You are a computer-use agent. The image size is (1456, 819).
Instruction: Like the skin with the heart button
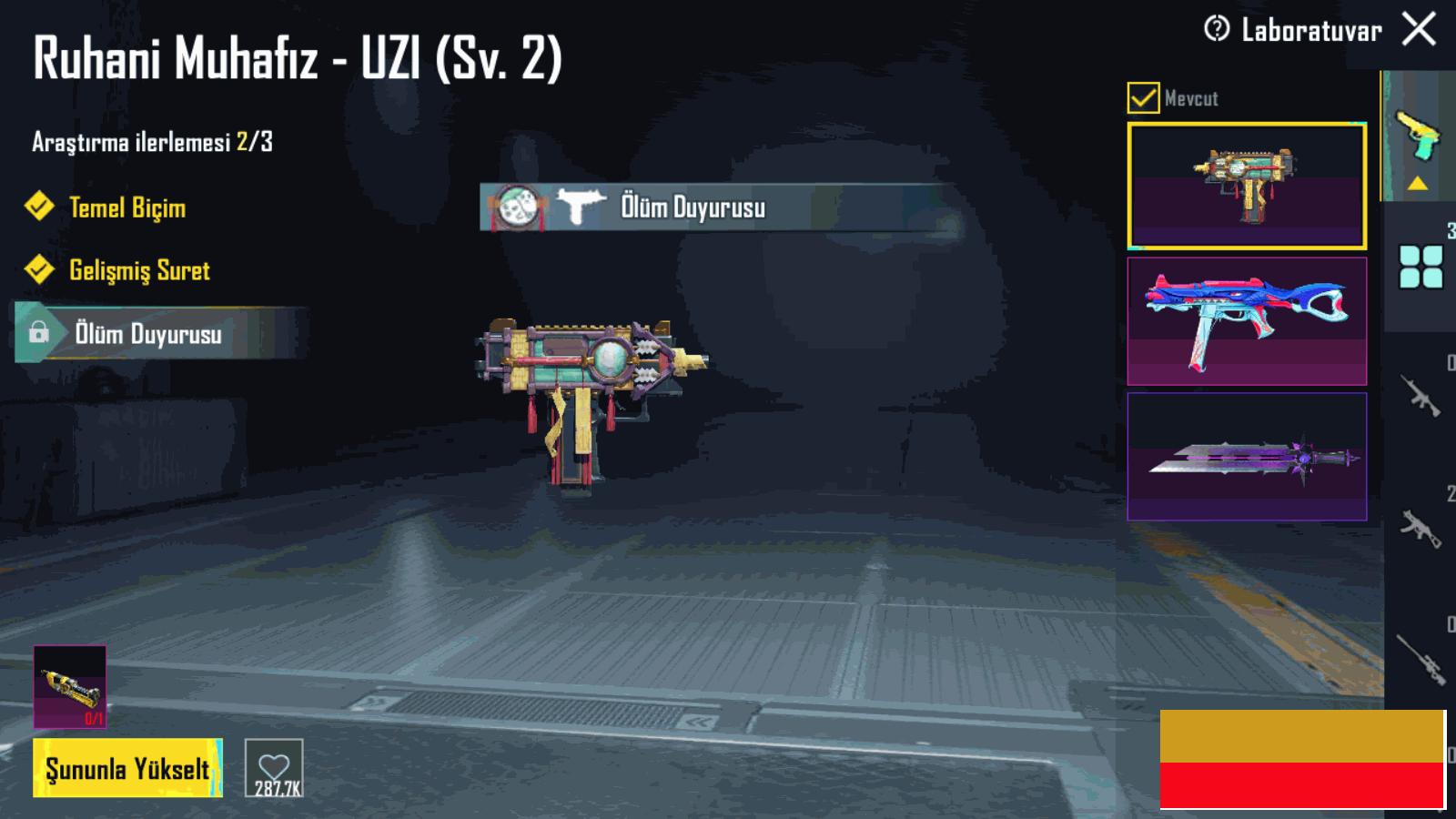(x=274, y=768)
